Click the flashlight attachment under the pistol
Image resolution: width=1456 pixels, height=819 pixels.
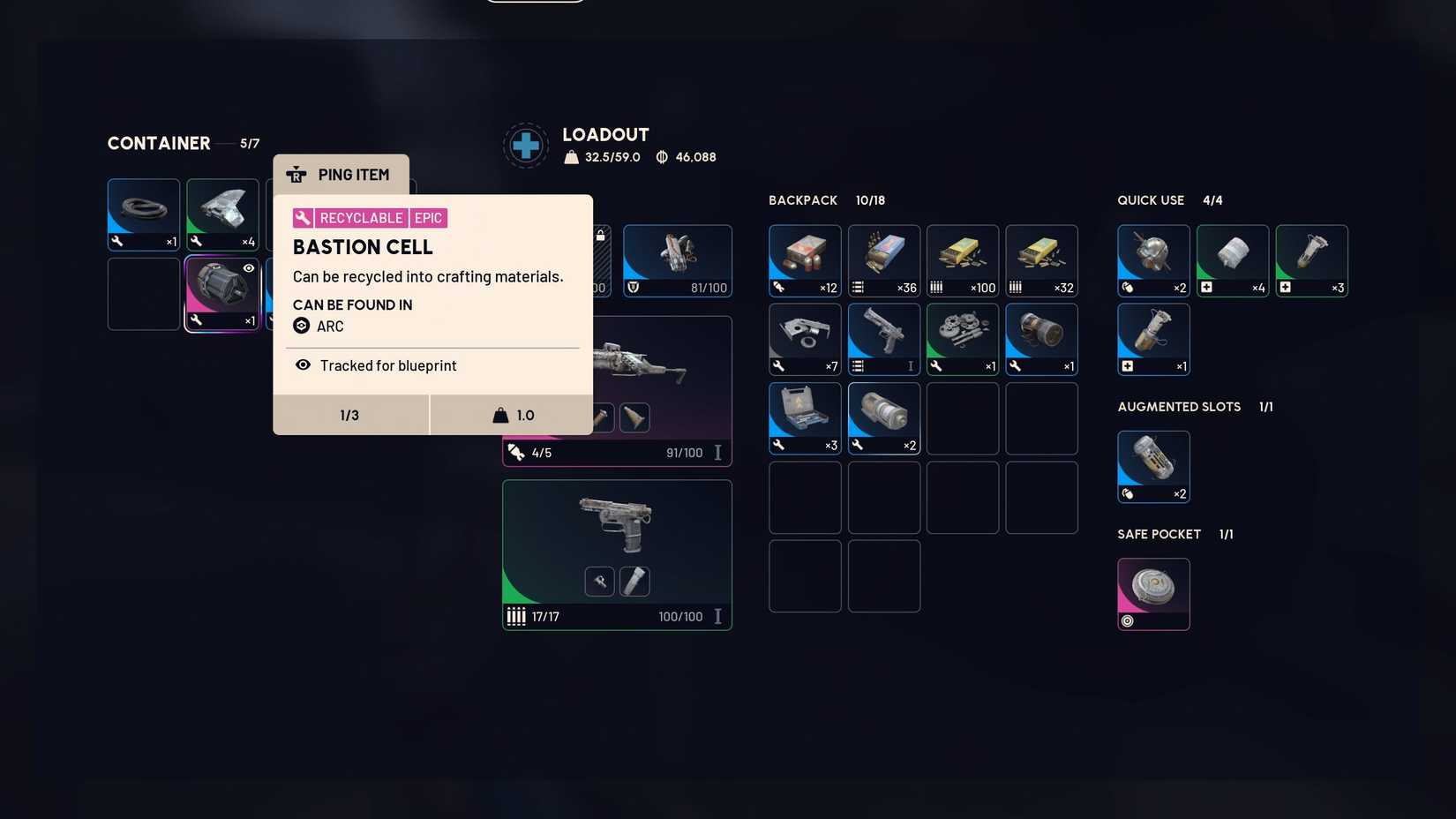[x=634, y=581]
